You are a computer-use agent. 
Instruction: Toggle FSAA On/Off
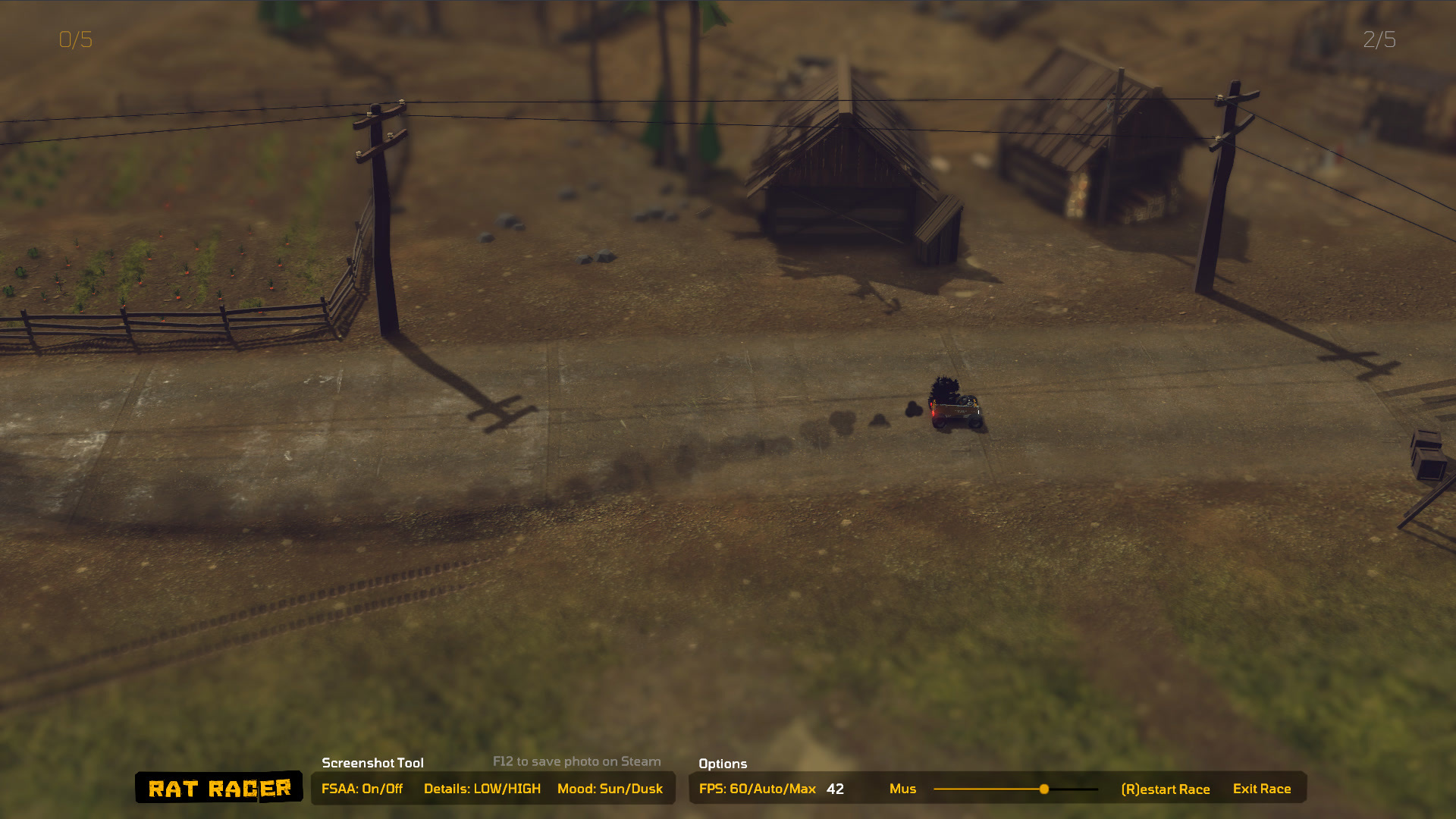363,789
